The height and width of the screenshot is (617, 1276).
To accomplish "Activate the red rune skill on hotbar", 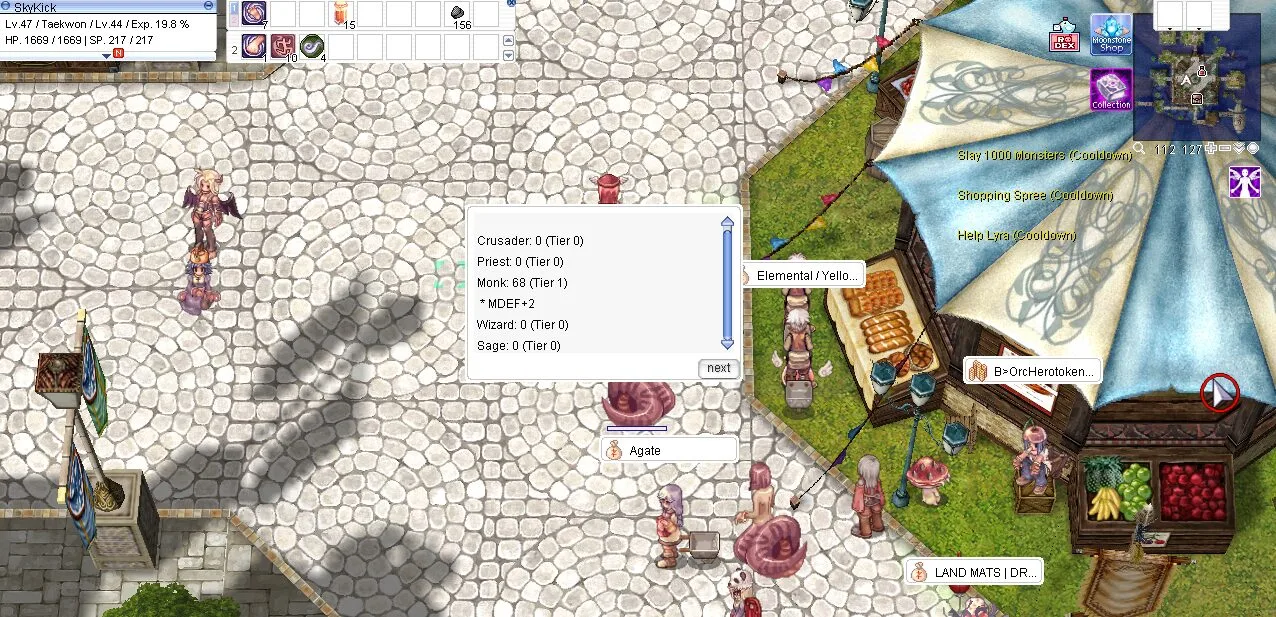I will (x=283, y=47).
